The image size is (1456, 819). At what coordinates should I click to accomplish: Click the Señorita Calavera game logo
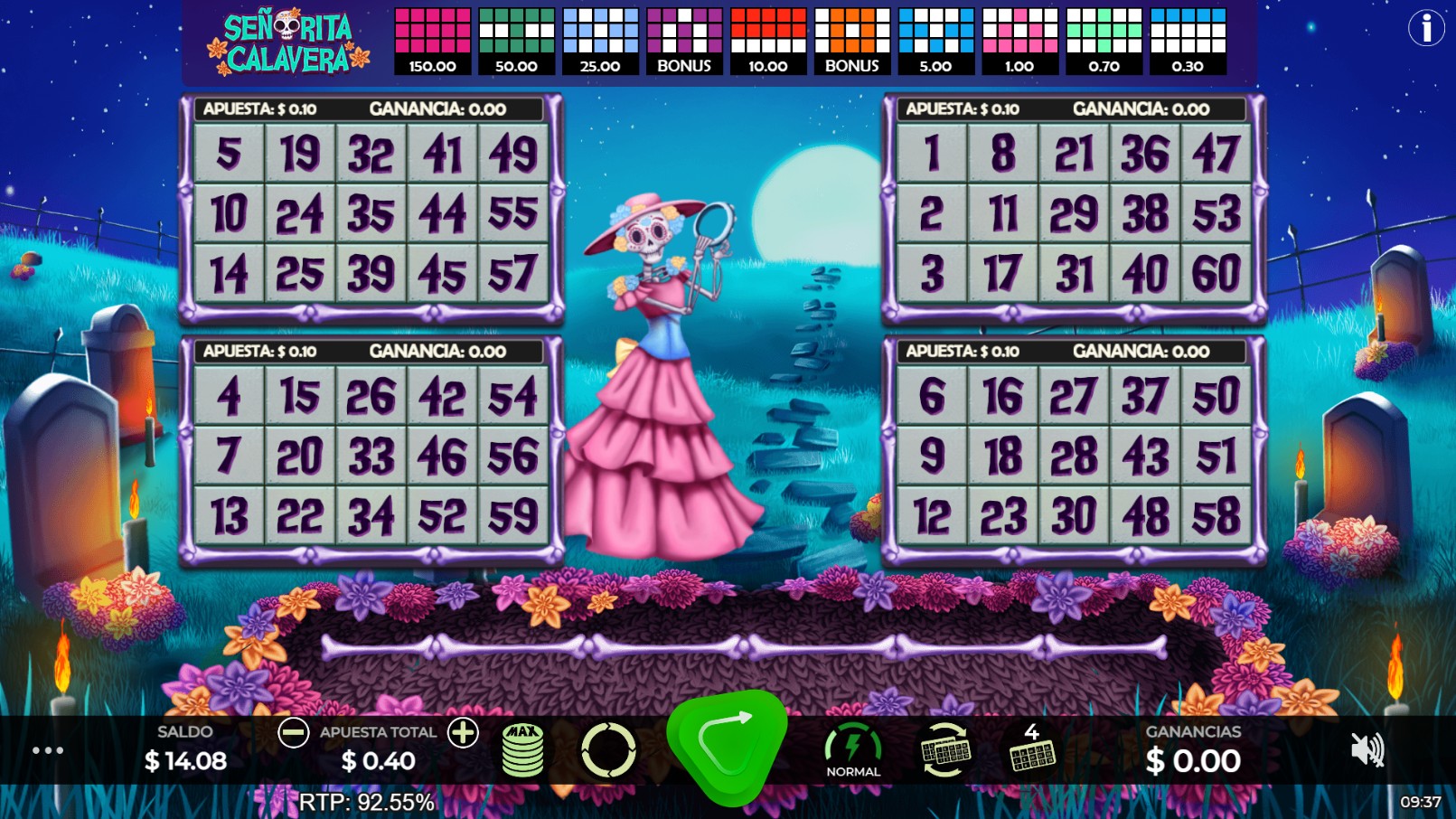(286, 38)
